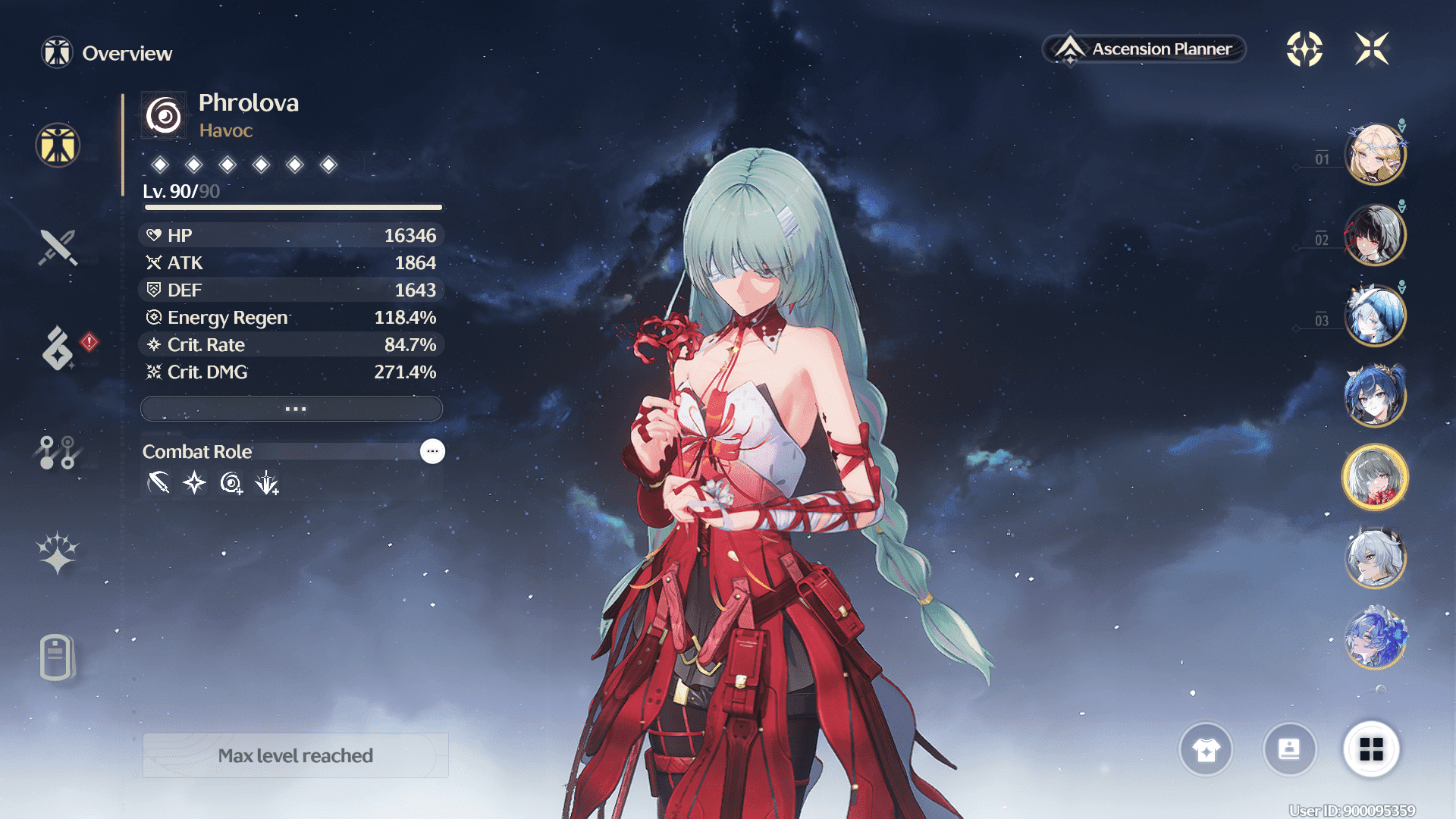Select the dark-haired character in slot 02

[1375, 235]
